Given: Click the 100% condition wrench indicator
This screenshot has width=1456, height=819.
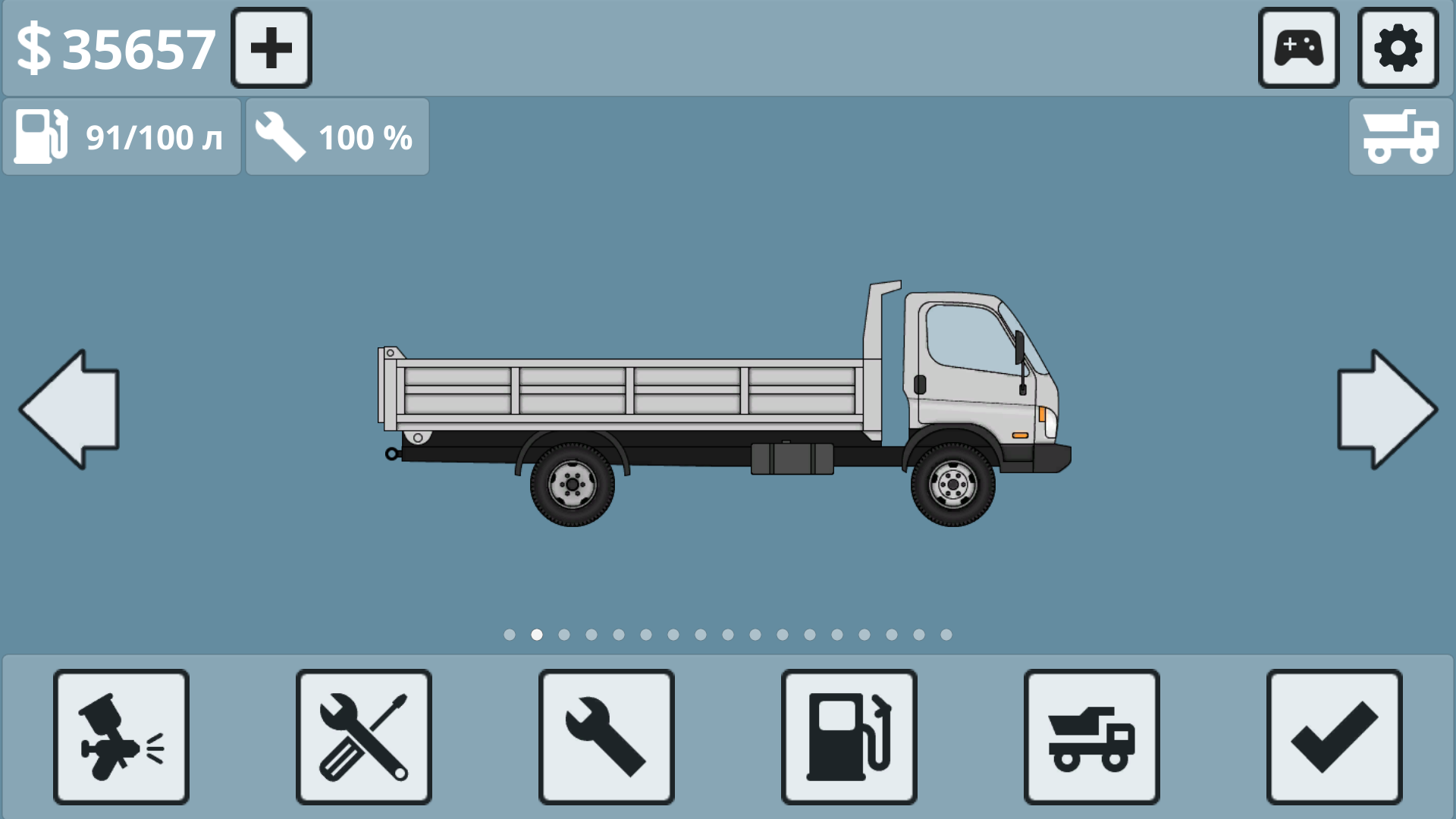Looking at the screenshot, I should click(337, 136).
